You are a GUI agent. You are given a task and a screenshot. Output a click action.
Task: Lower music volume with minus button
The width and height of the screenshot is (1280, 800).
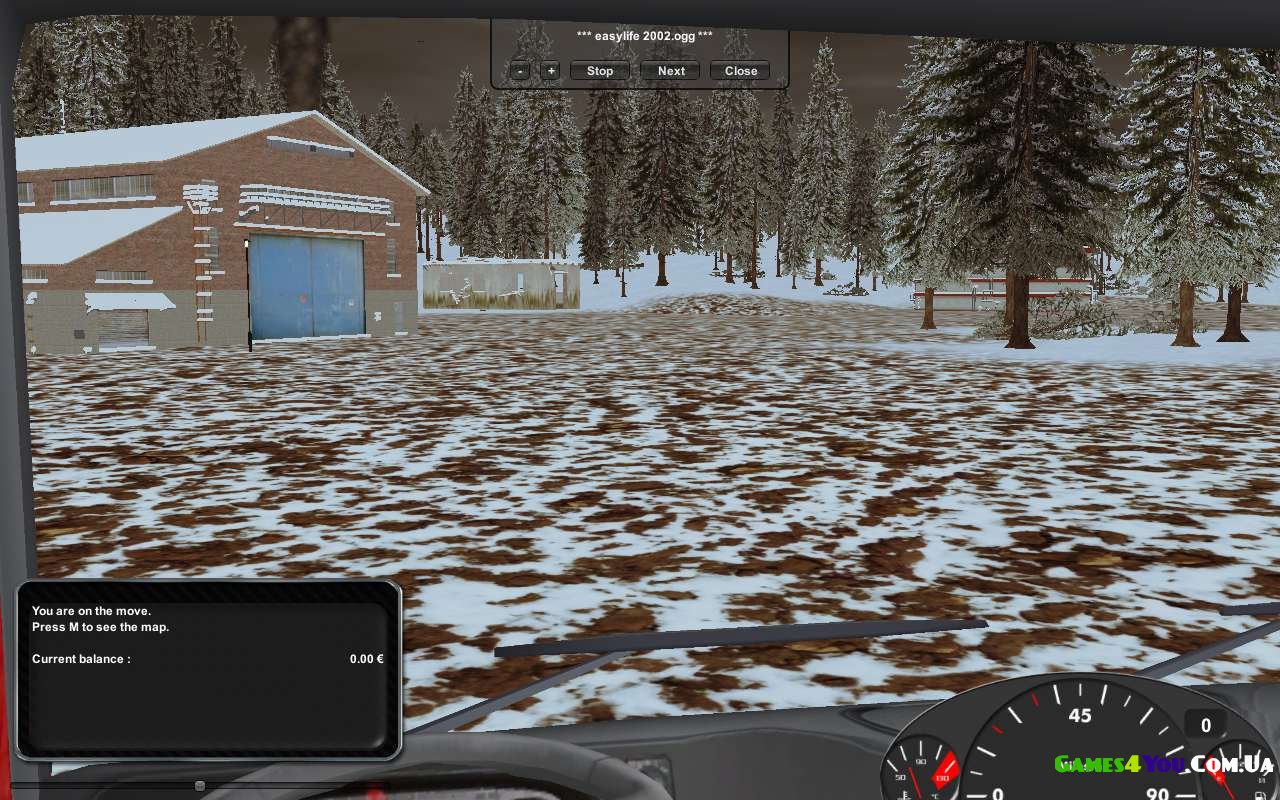[x=520, y=71]
